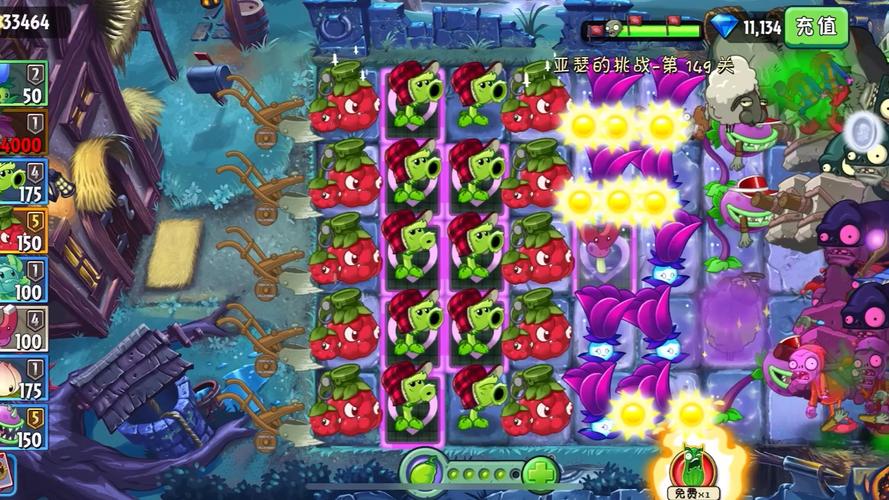
Task: Select the plant food pod icon
Action: 421,470
